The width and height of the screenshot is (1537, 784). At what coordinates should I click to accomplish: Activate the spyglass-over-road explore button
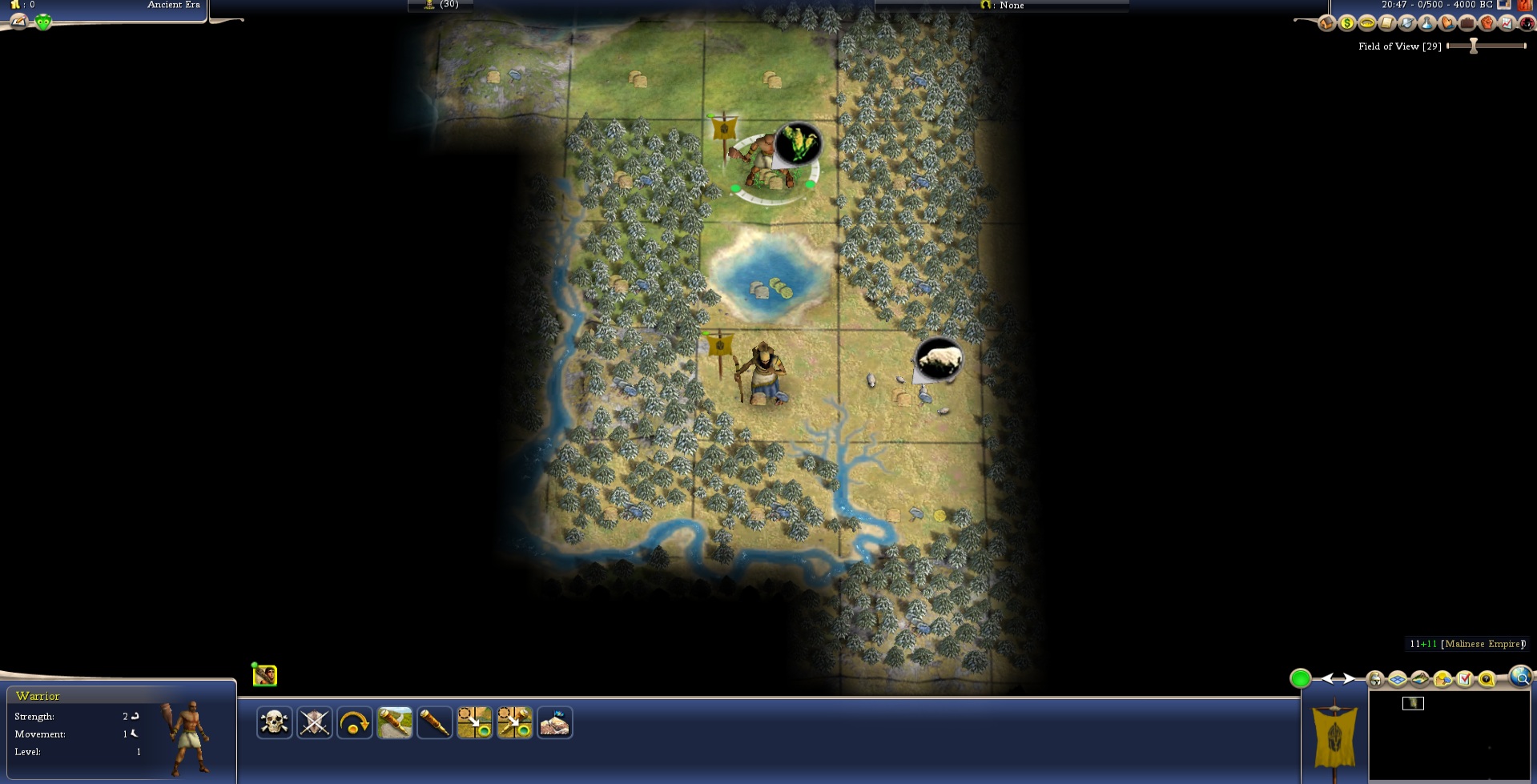(x=394, y=723)
